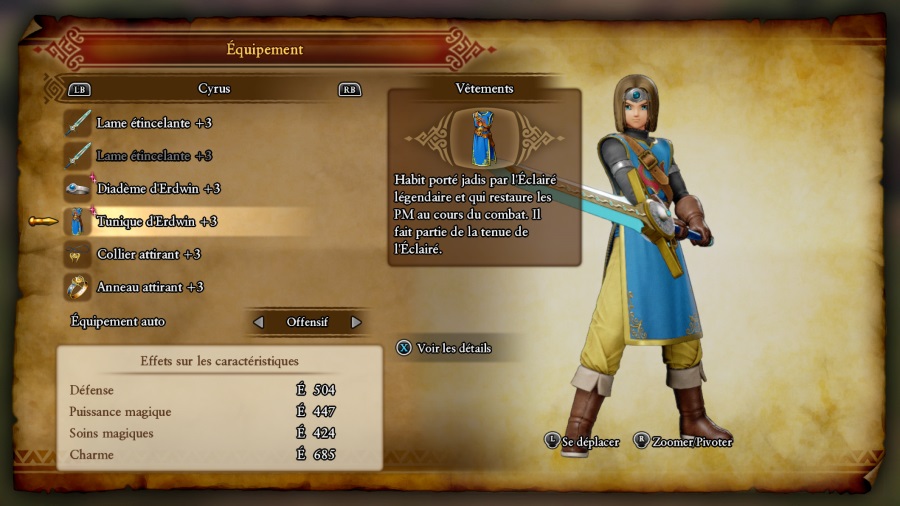Select the Anneau attirant +3 slot
This screenshot has width=900, height=506.
(x=150, y=287)
